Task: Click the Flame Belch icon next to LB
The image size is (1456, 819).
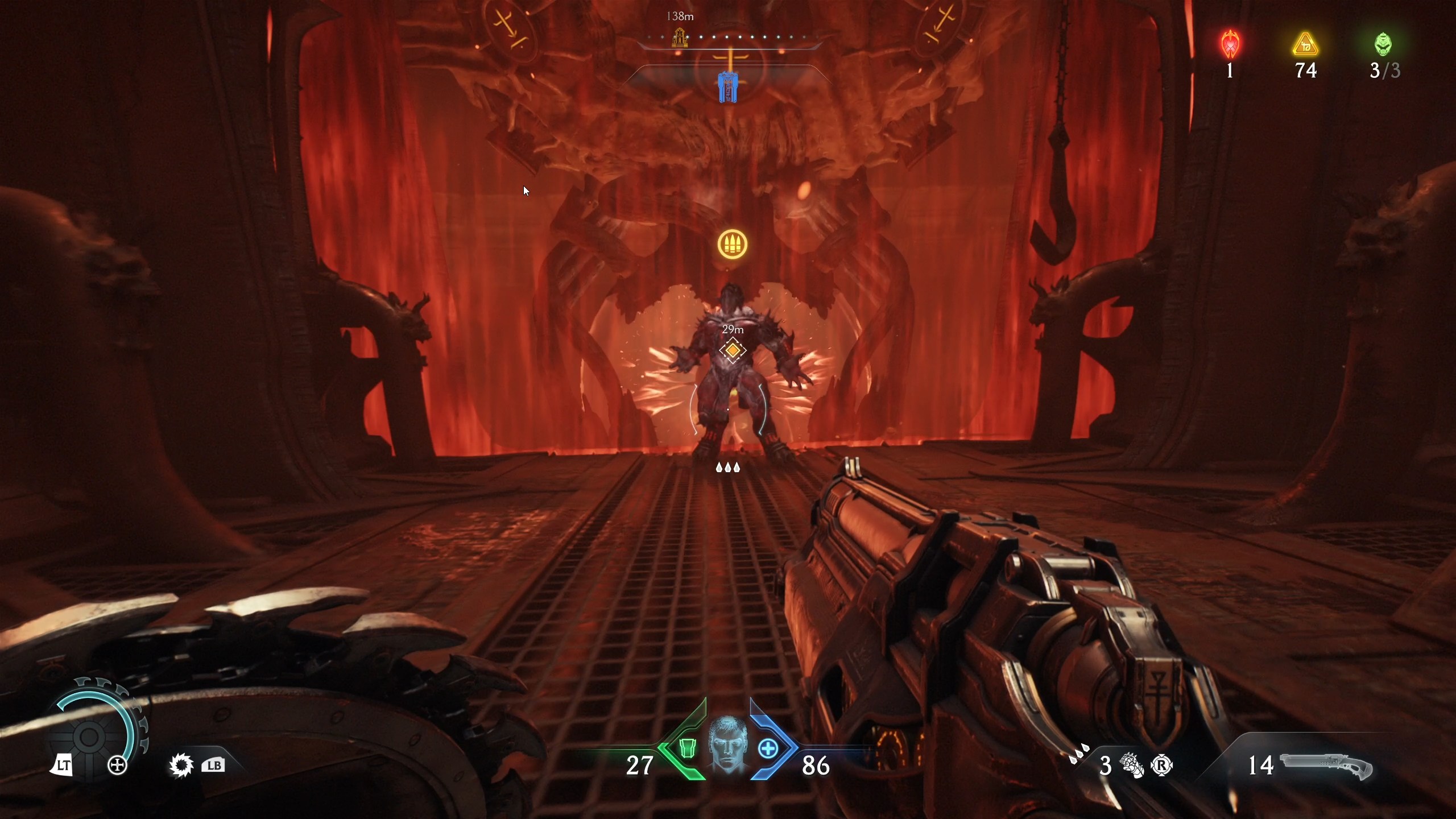Action: 180,765
